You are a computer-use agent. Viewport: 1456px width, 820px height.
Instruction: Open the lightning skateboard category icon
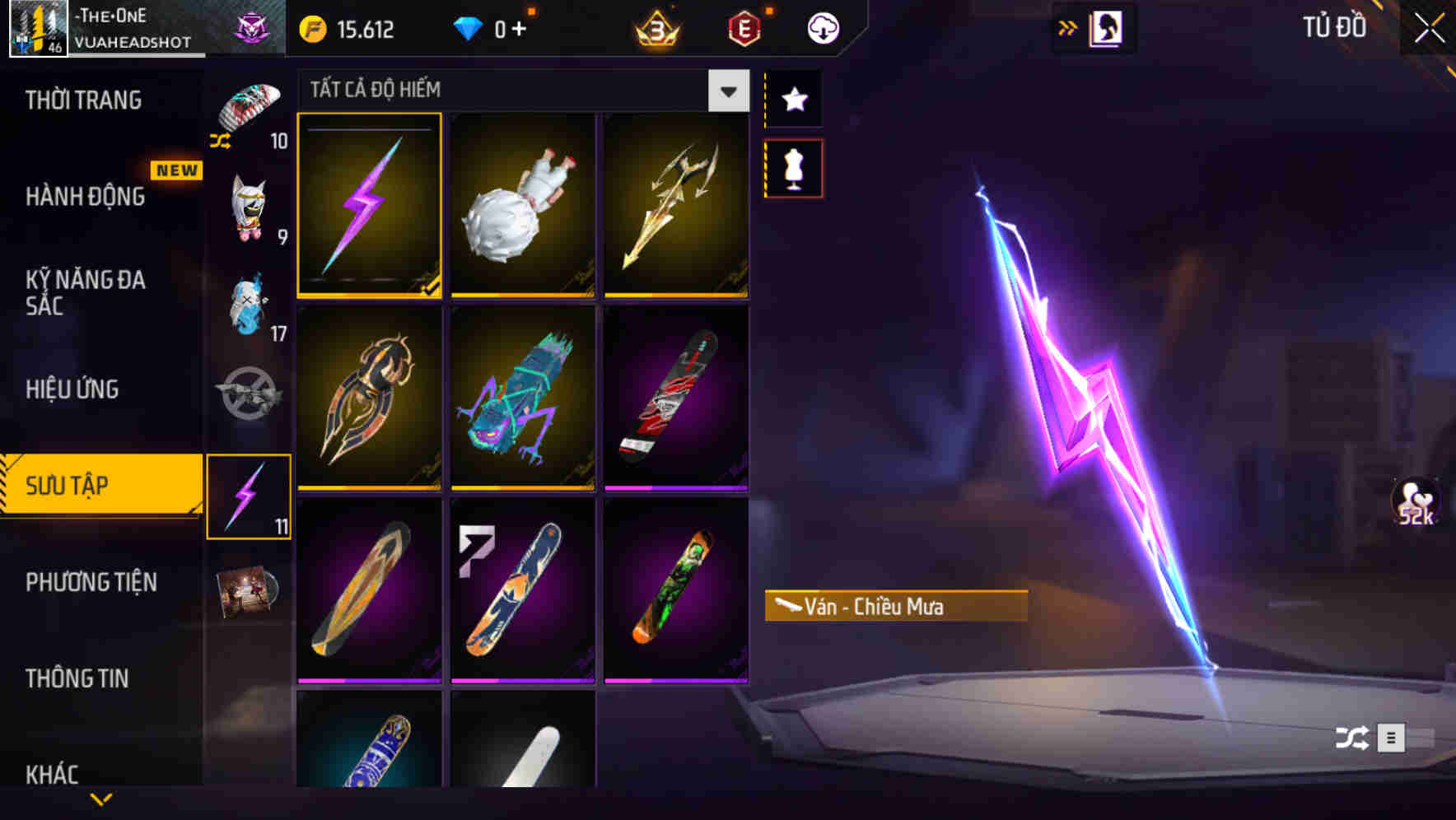tap(250, 494)
